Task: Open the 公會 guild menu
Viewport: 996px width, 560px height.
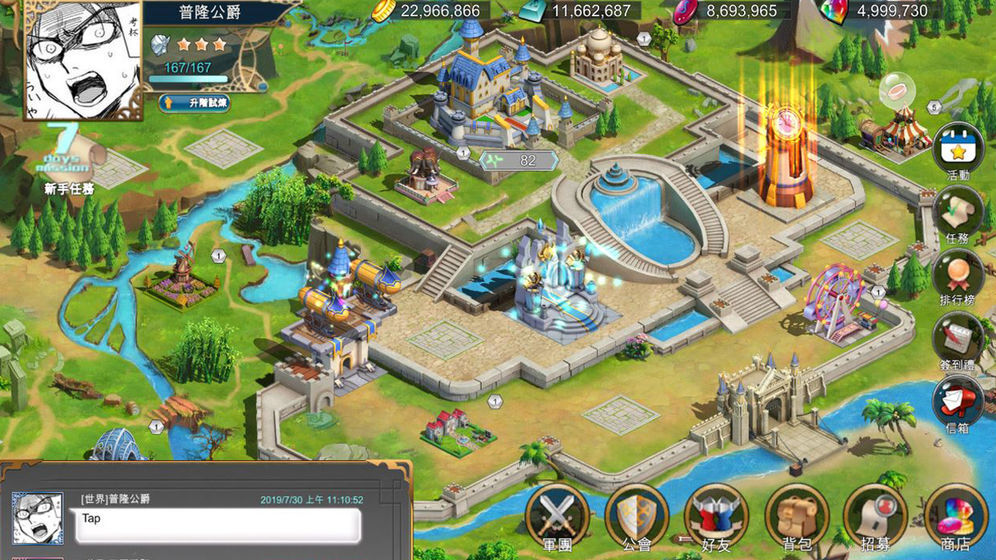Action: pyautogui.click(x=634, y=516)
